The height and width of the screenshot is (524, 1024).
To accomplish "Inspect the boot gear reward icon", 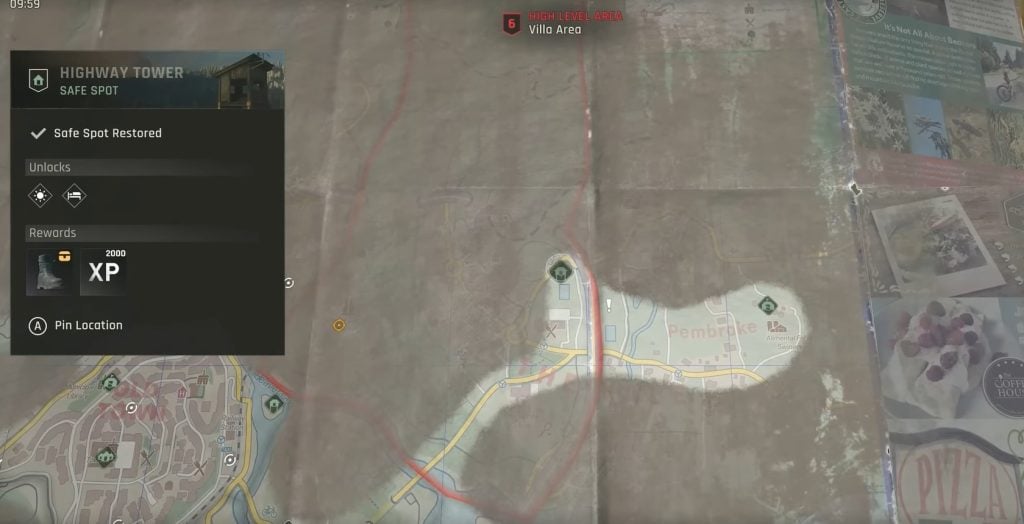I will click(50, 272).
